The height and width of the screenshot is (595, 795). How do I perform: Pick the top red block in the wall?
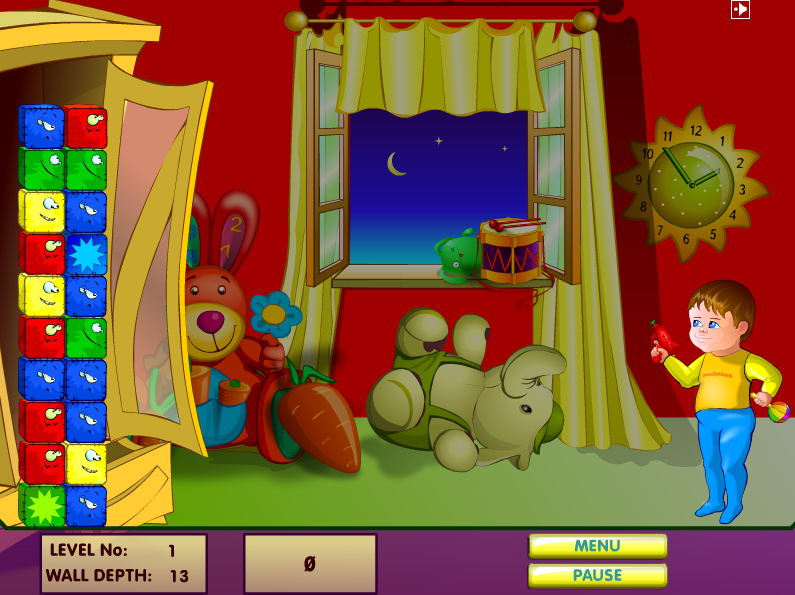[86, 127]
